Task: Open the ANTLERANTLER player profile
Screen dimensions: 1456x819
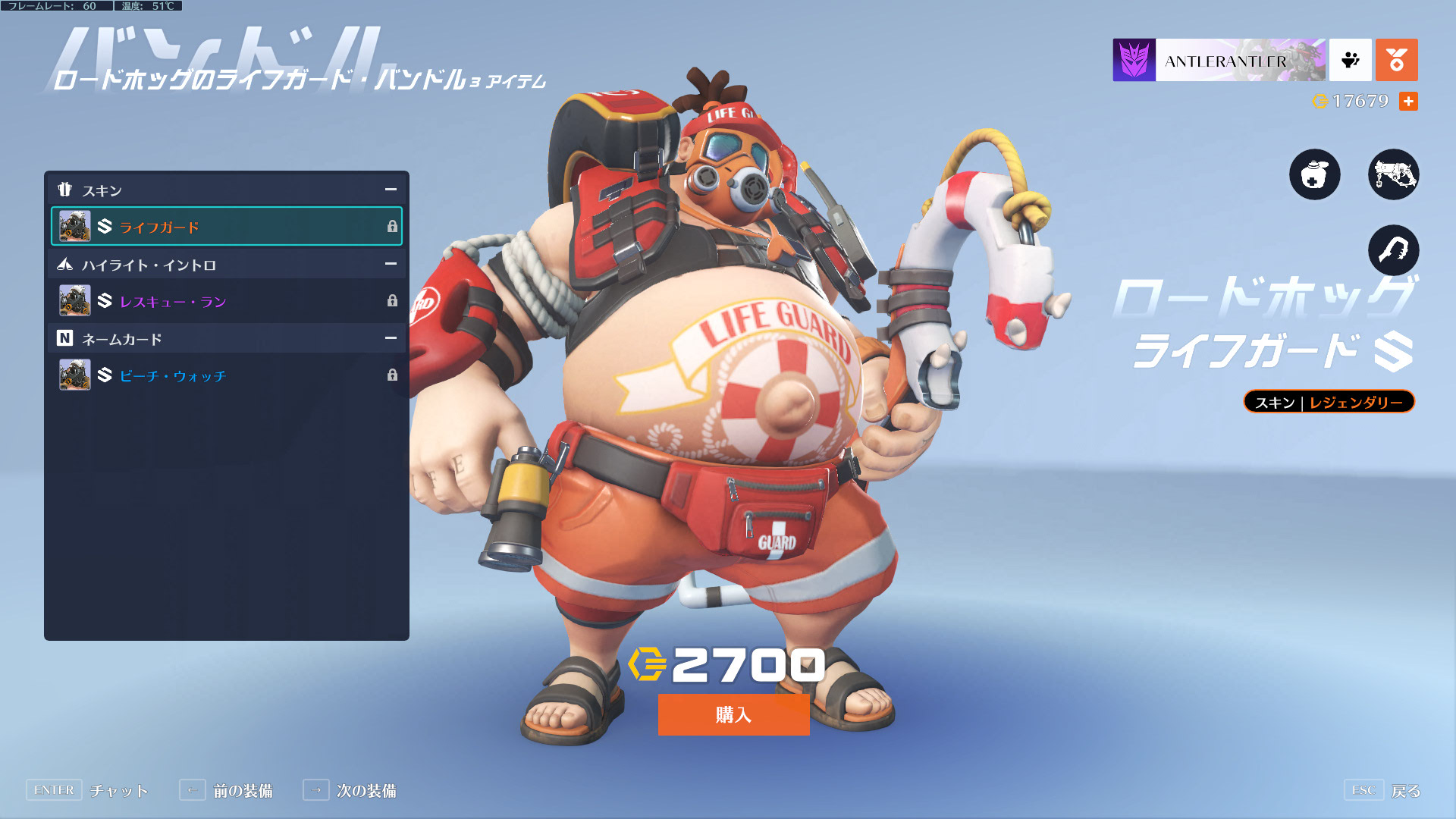Action: (1219, 60)
